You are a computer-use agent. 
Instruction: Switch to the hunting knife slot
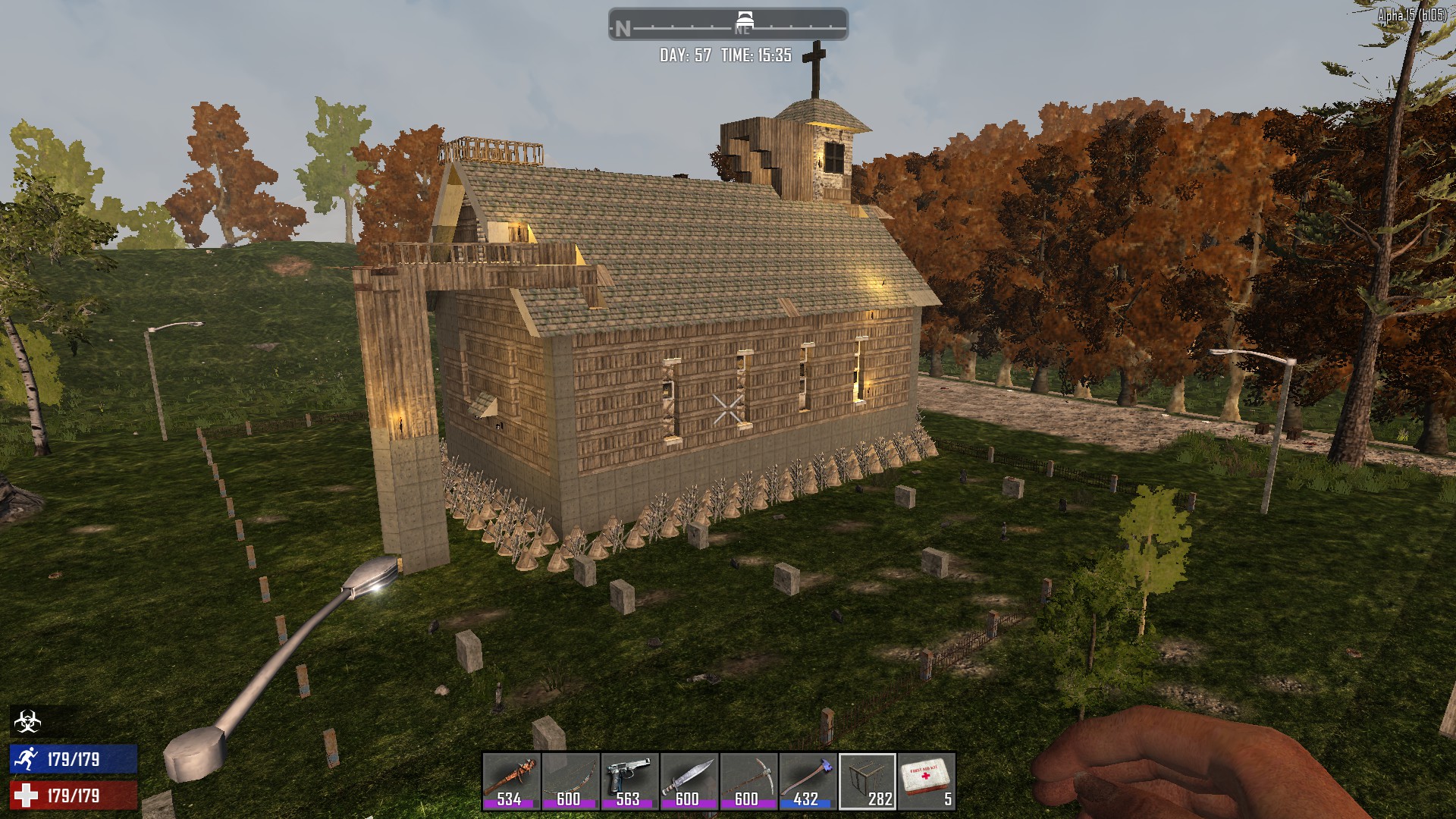pyautogui.click(x=689, y=780)
